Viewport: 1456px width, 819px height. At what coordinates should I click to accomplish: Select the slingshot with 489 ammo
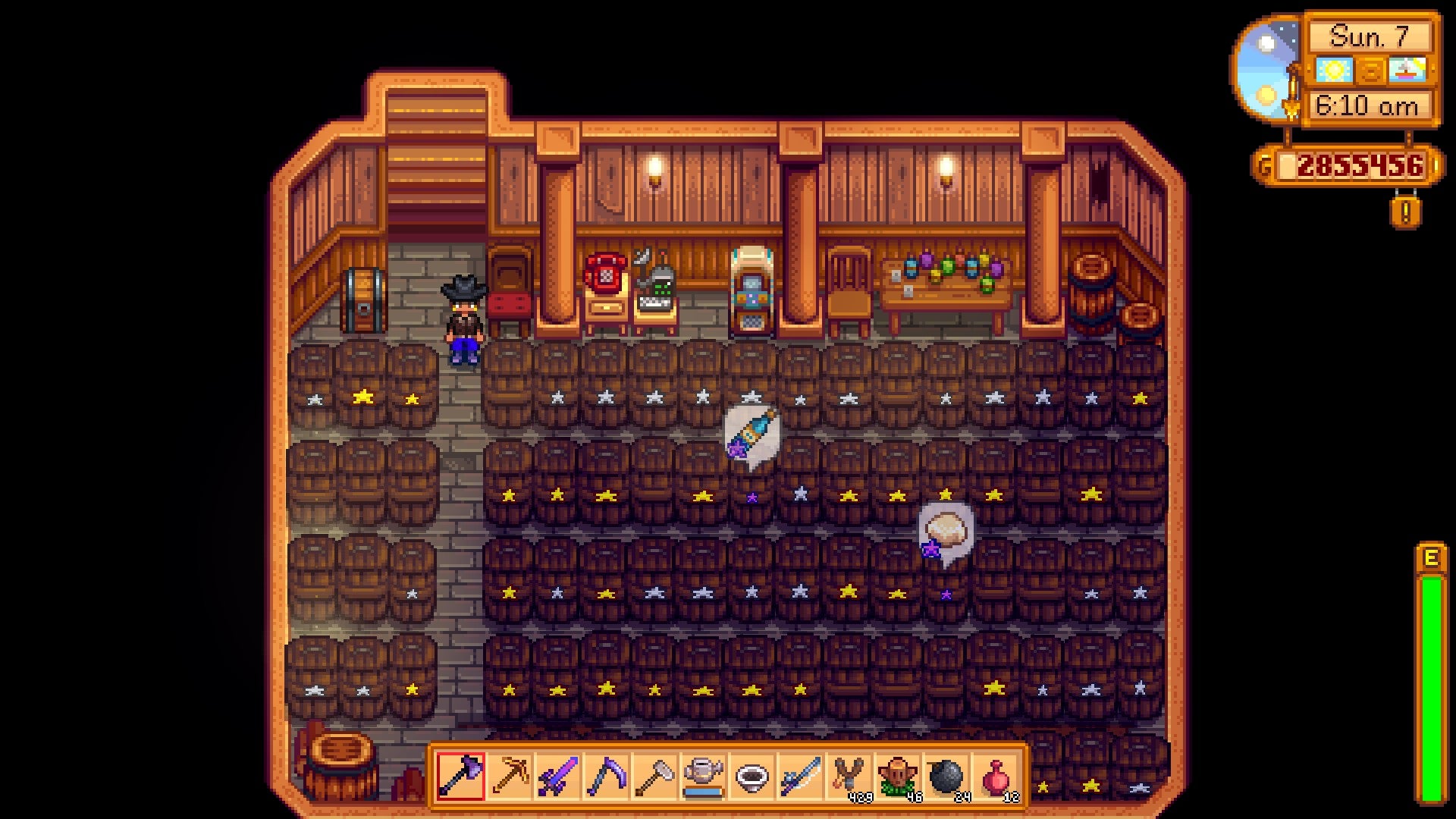[x=851, y=773]
